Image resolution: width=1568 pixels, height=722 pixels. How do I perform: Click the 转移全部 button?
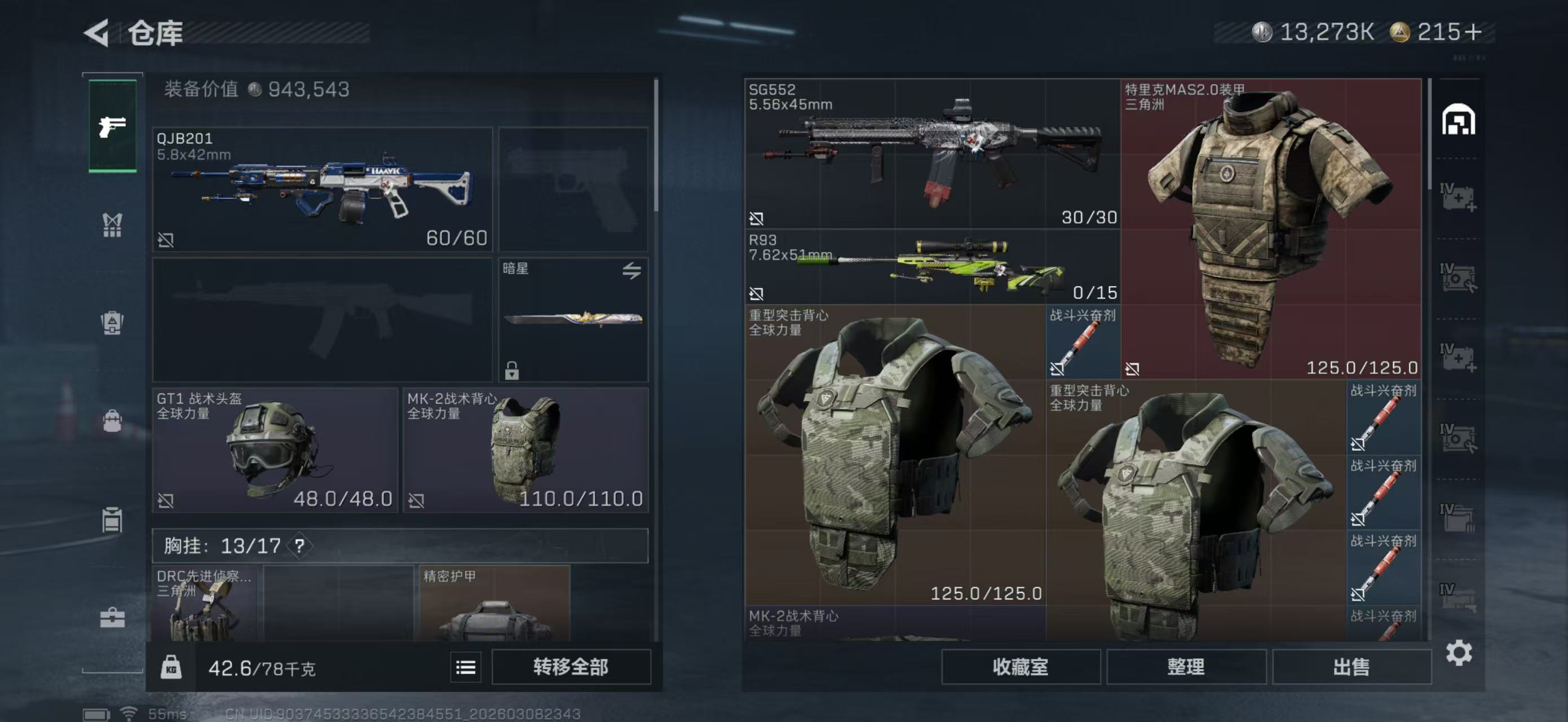coord(571,667)
